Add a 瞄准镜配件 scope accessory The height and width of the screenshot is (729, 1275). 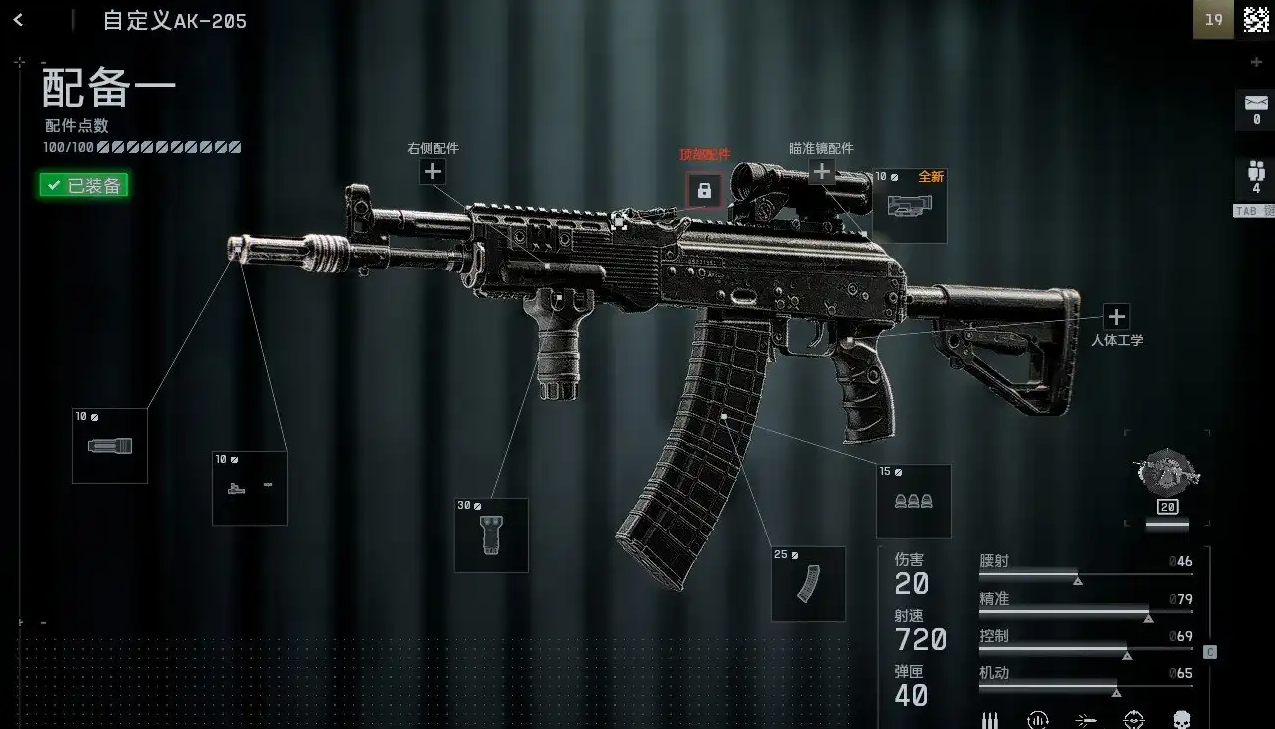pos(822,172)
